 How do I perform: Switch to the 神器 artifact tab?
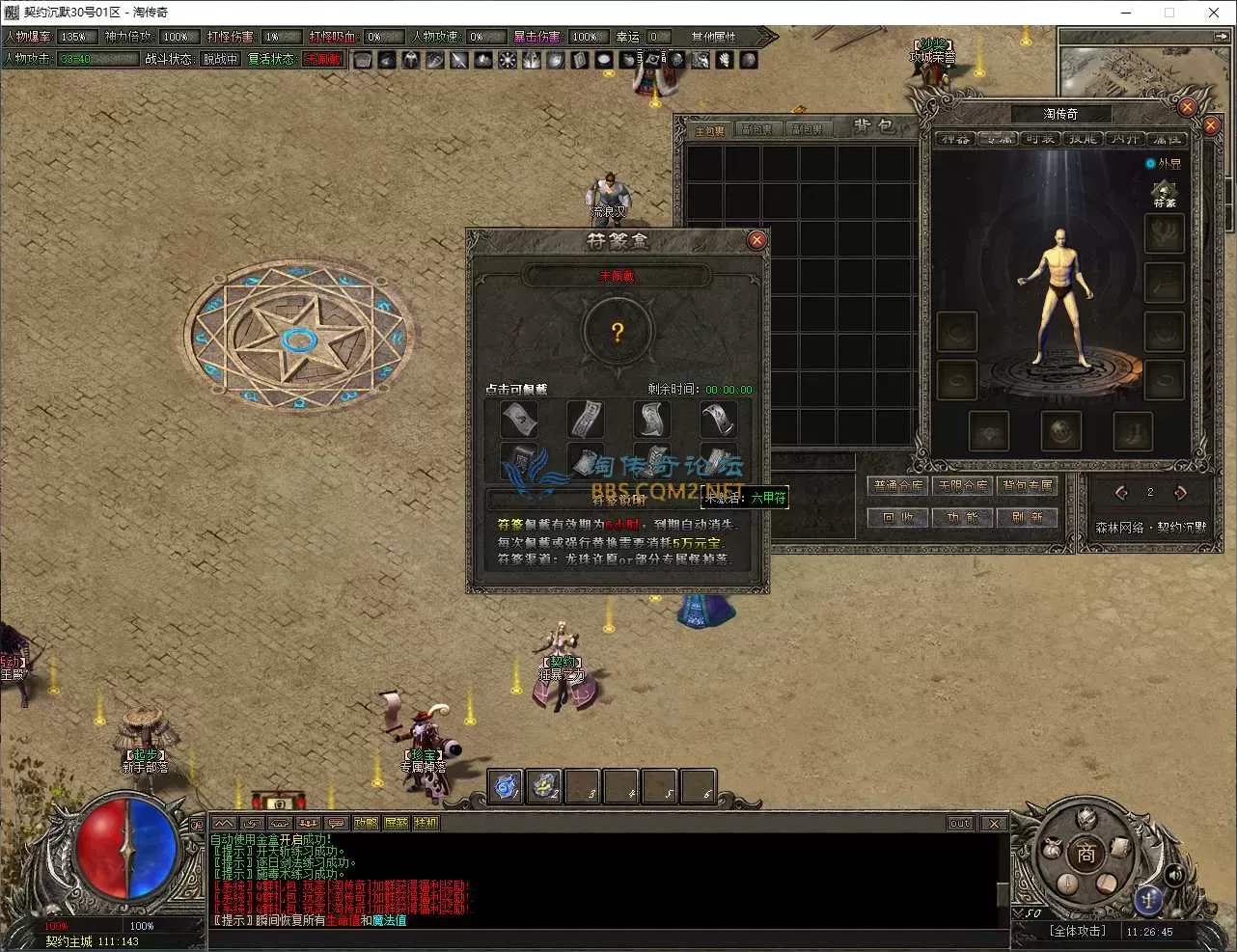click(955, 139)
